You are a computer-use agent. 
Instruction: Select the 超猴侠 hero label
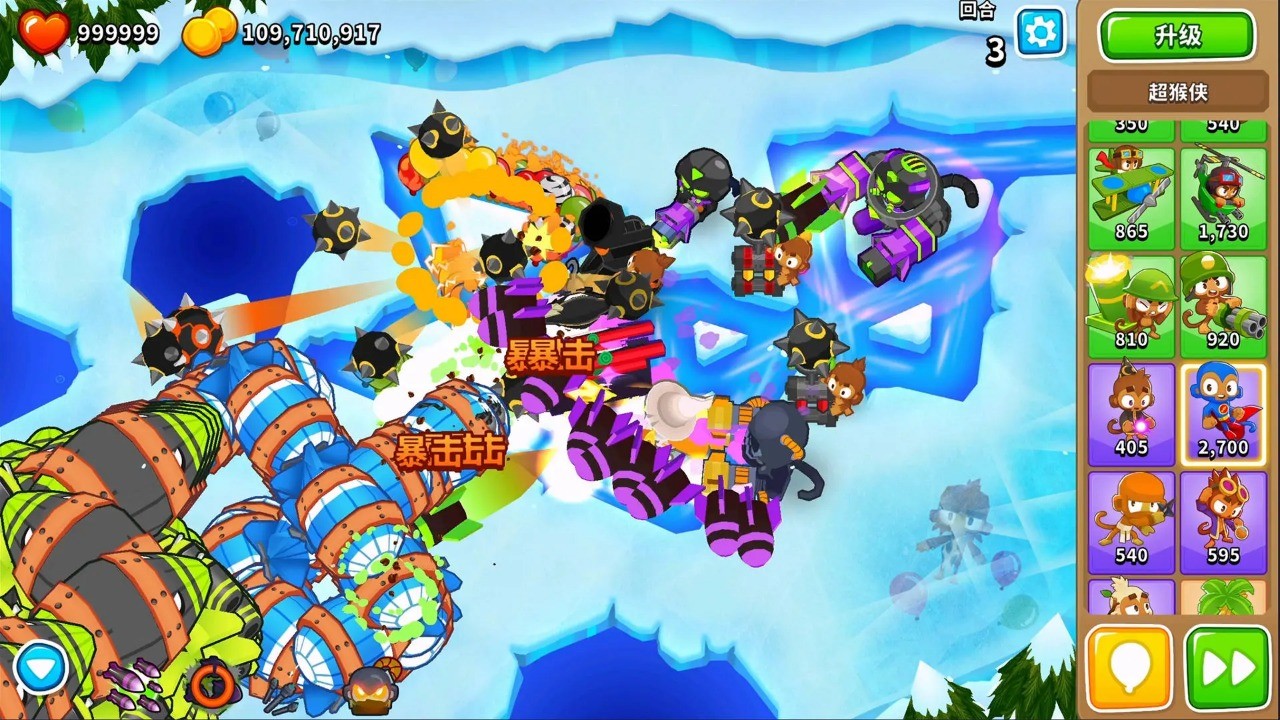pos(1176,91)
